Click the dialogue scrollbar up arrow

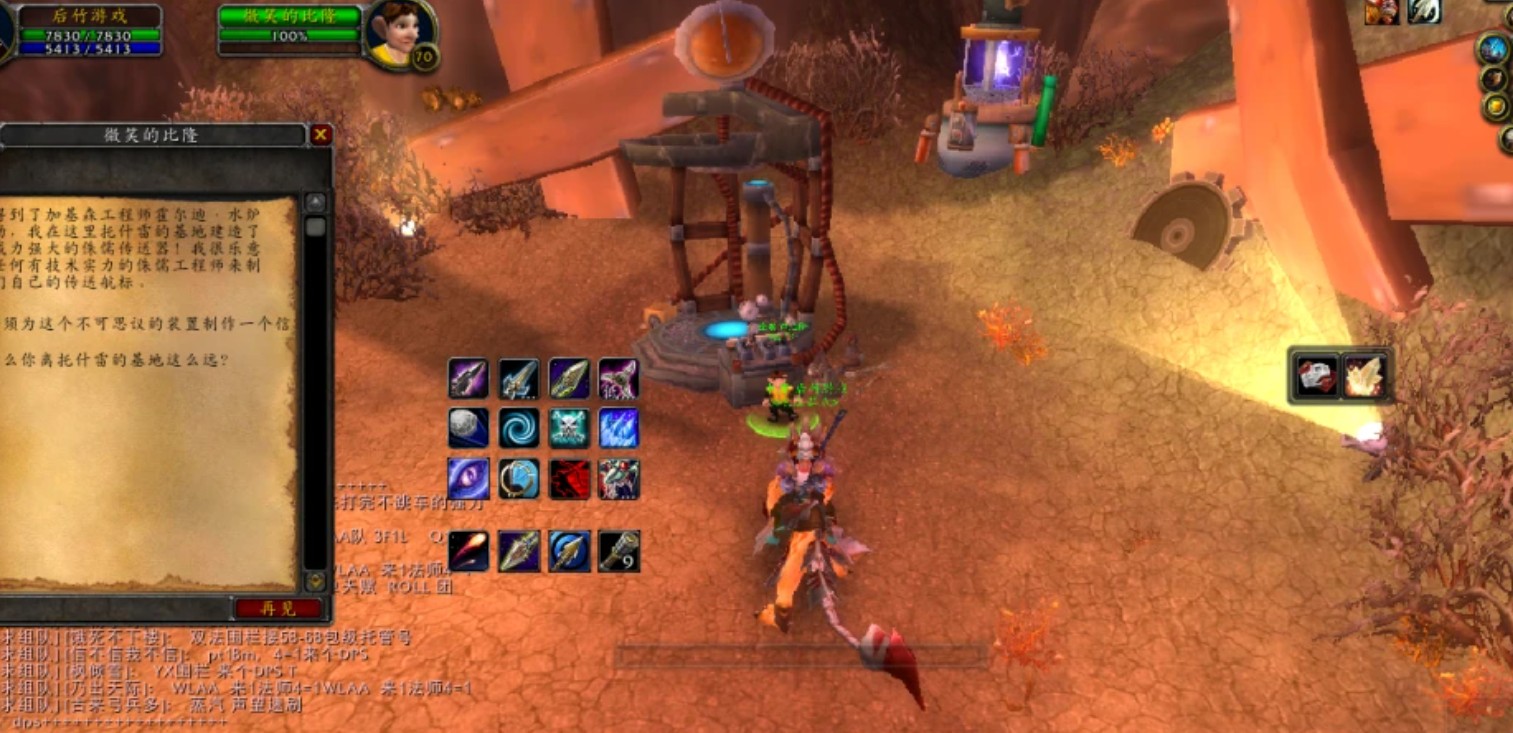(316, 203)
